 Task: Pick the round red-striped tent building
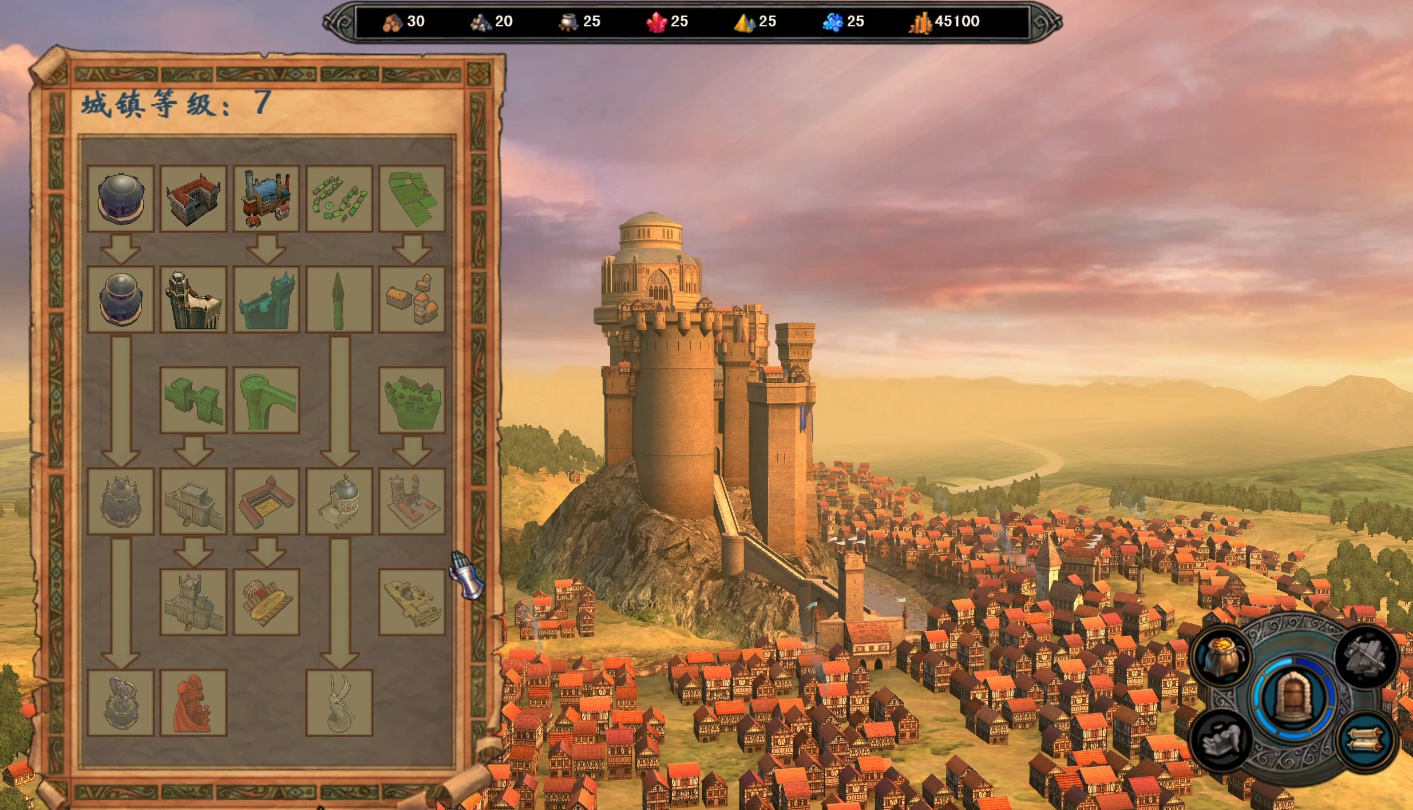[x=267, y=602]
